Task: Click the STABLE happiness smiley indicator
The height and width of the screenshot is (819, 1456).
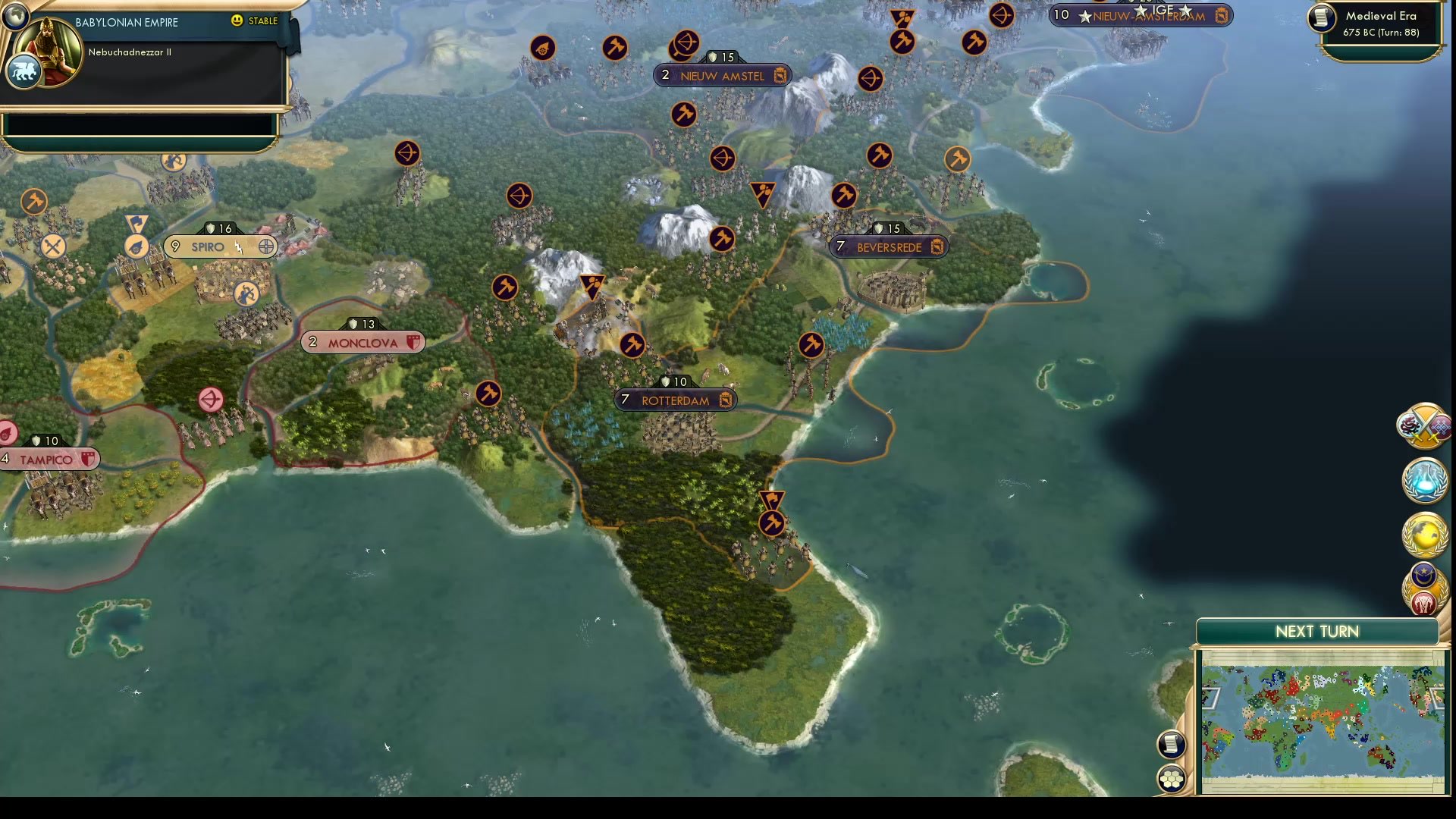Action: pos(238,21)
